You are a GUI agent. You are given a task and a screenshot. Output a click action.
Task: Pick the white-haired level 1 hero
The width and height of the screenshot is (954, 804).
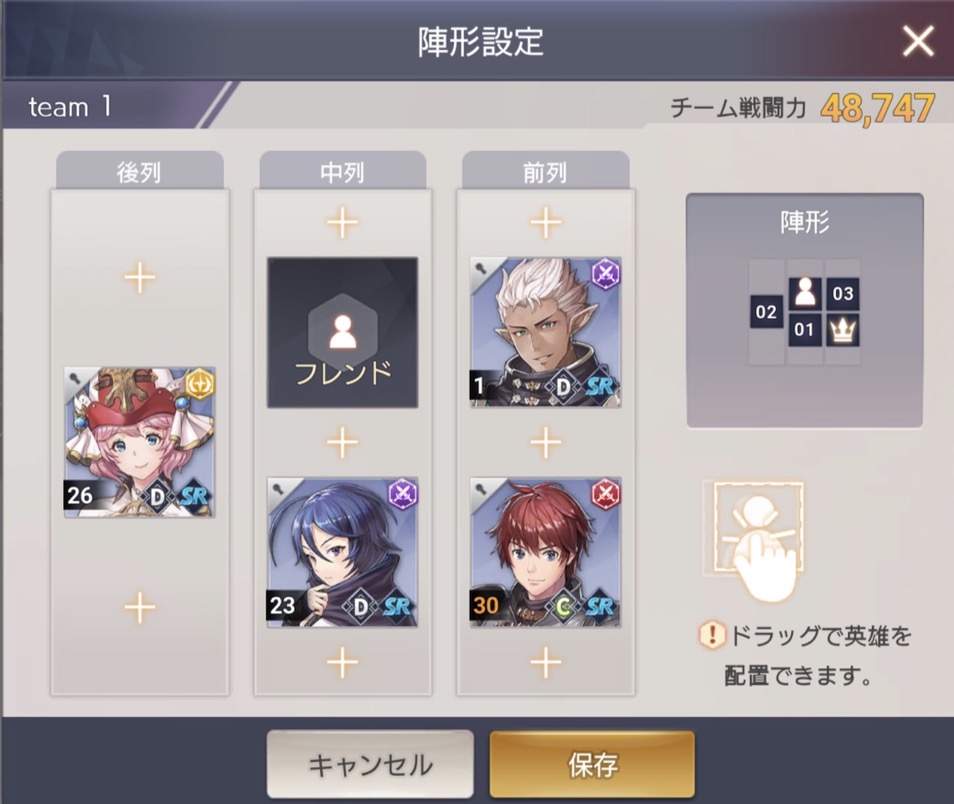pos(545,333)
